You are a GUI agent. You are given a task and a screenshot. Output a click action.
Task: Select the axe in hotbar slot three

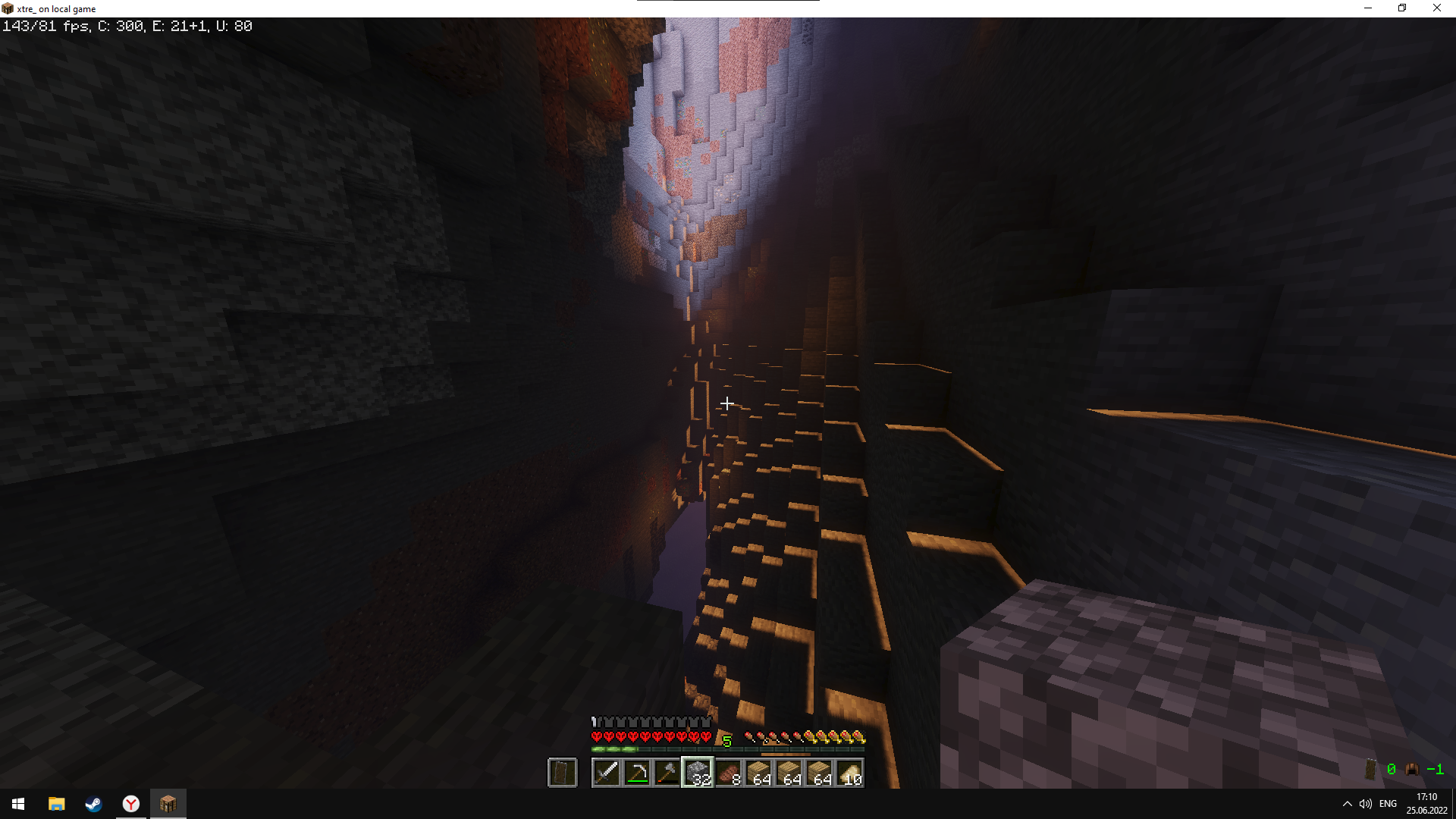point(667,771)
